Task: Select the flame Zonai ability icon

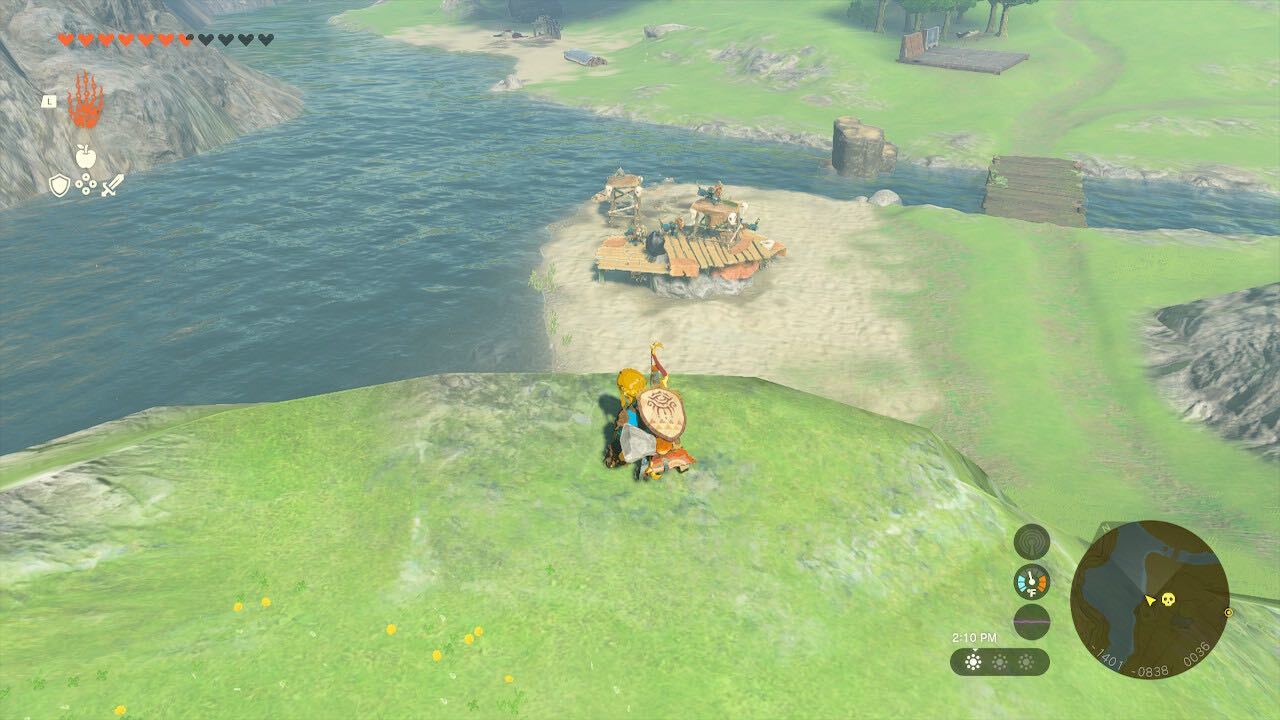Action: click(86, 101)
